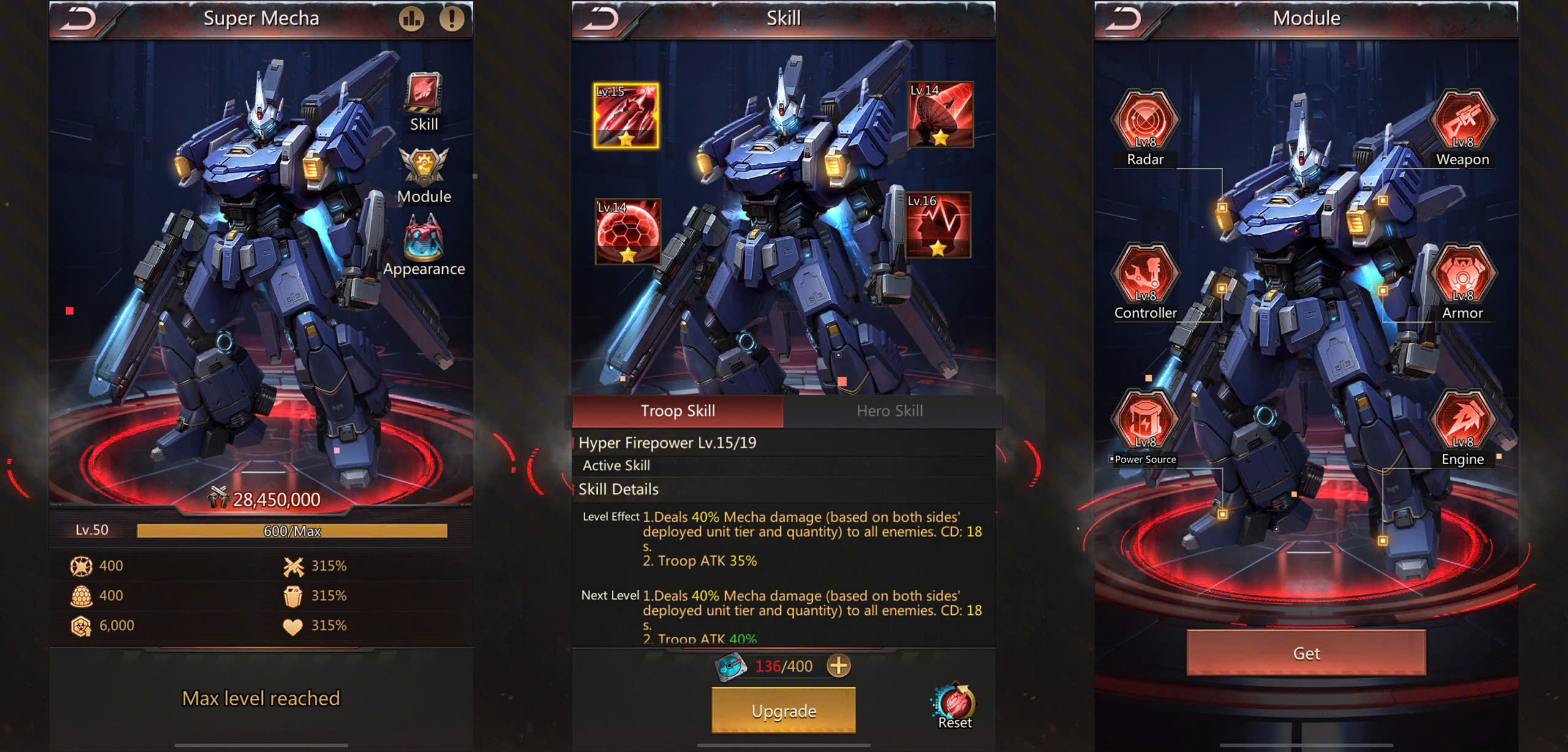1568x752 pixels.
Task: Choose the Lv.14 honeycomb dome skill
Action: pyautogui.click(x=627, y=231)
